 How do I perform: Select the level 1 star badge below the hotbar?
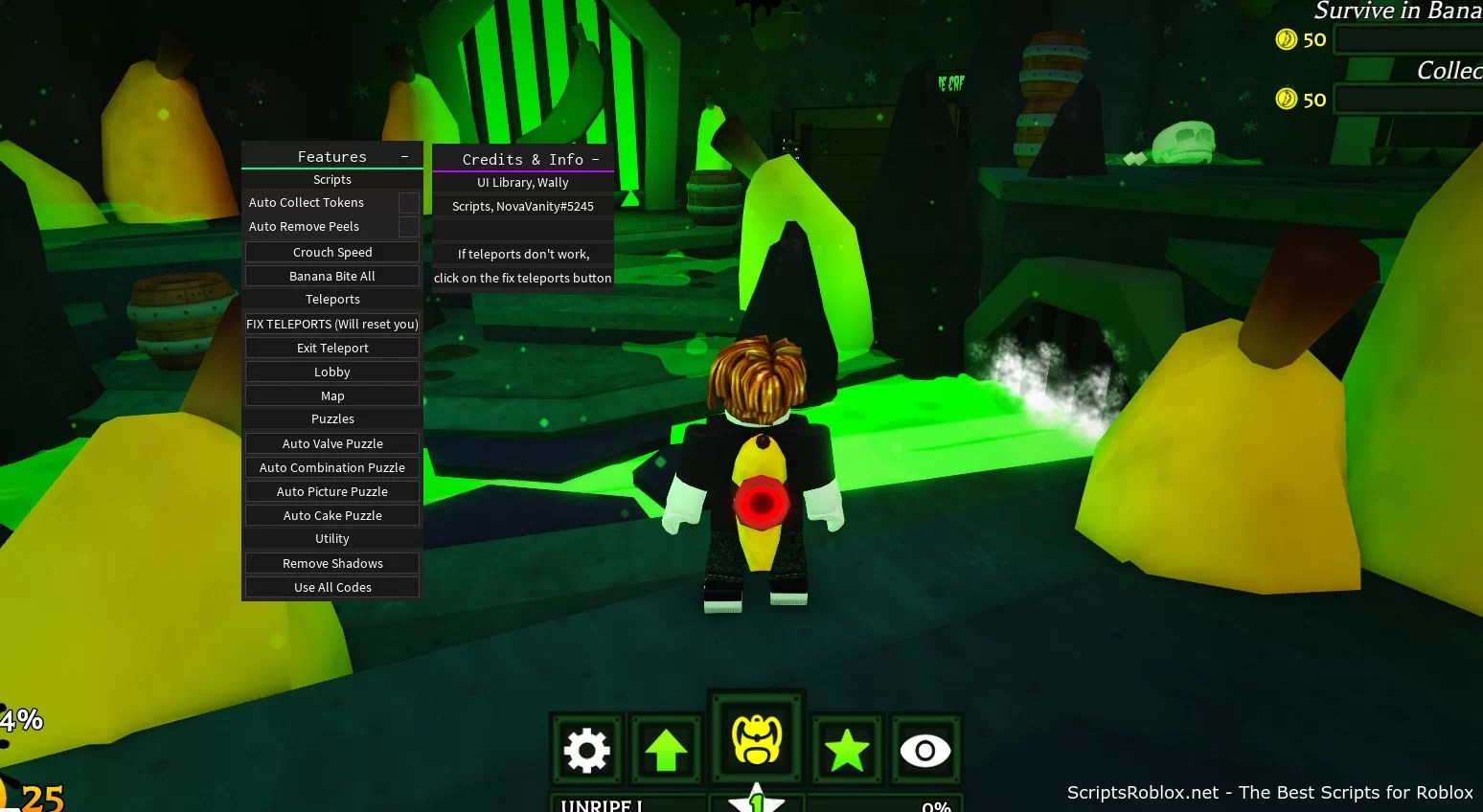click(756, 804)
